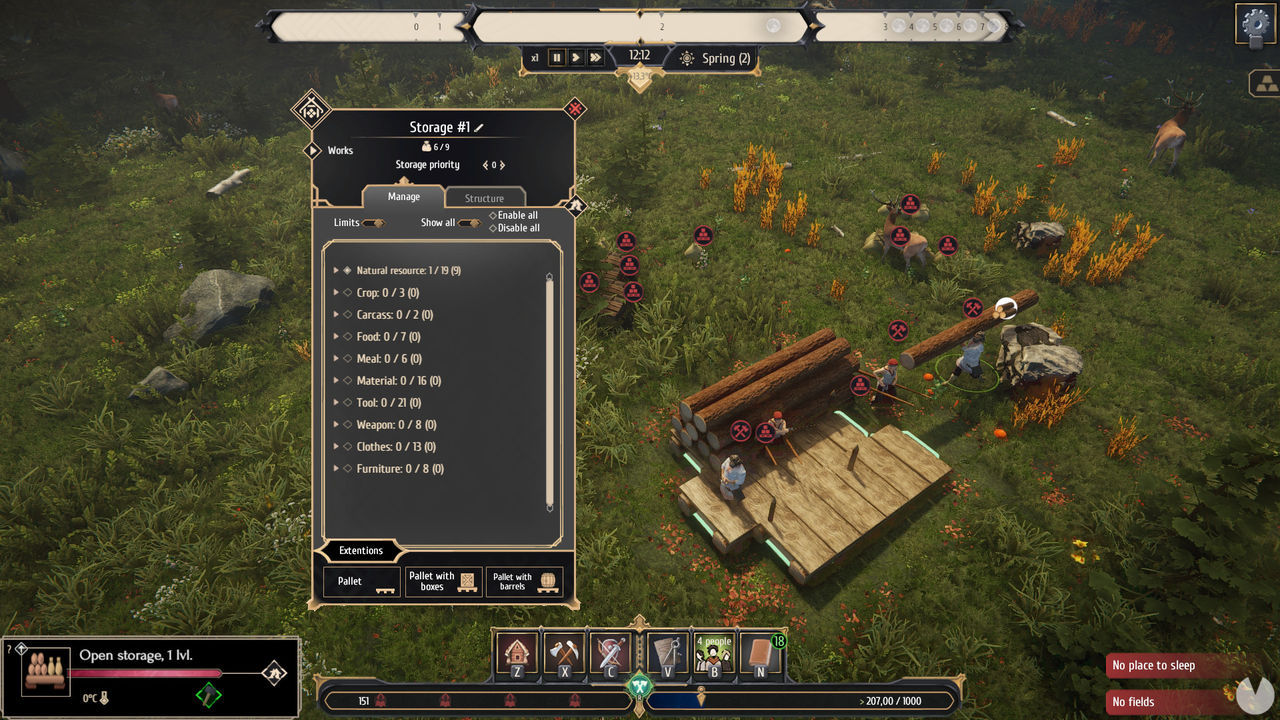
Task: Toggle the Show all switch
Action: point(468,223)
